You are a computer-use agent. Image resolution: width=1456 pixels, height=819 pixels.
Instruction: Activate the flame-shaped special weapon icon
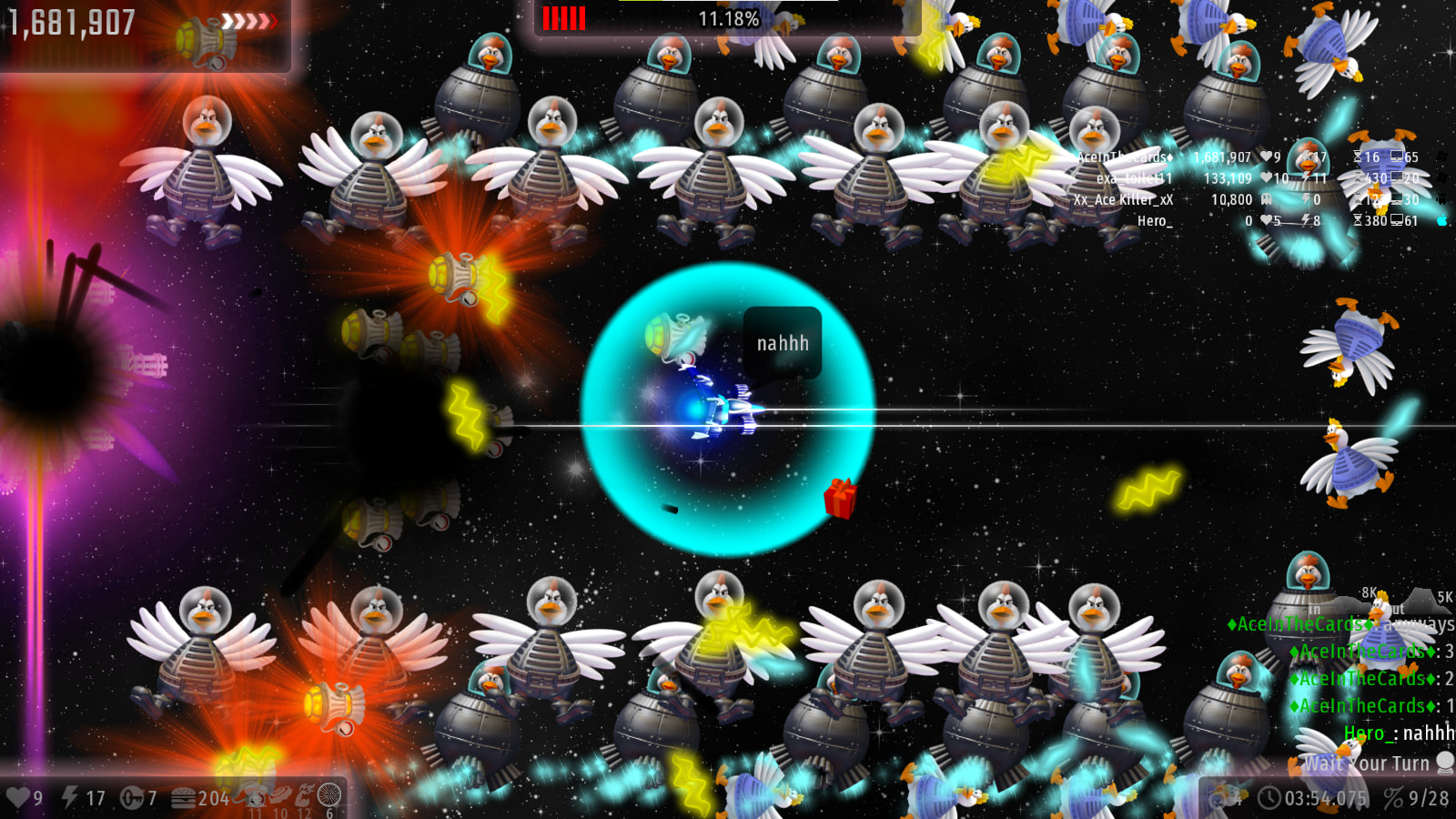click(x=304, y=794)
